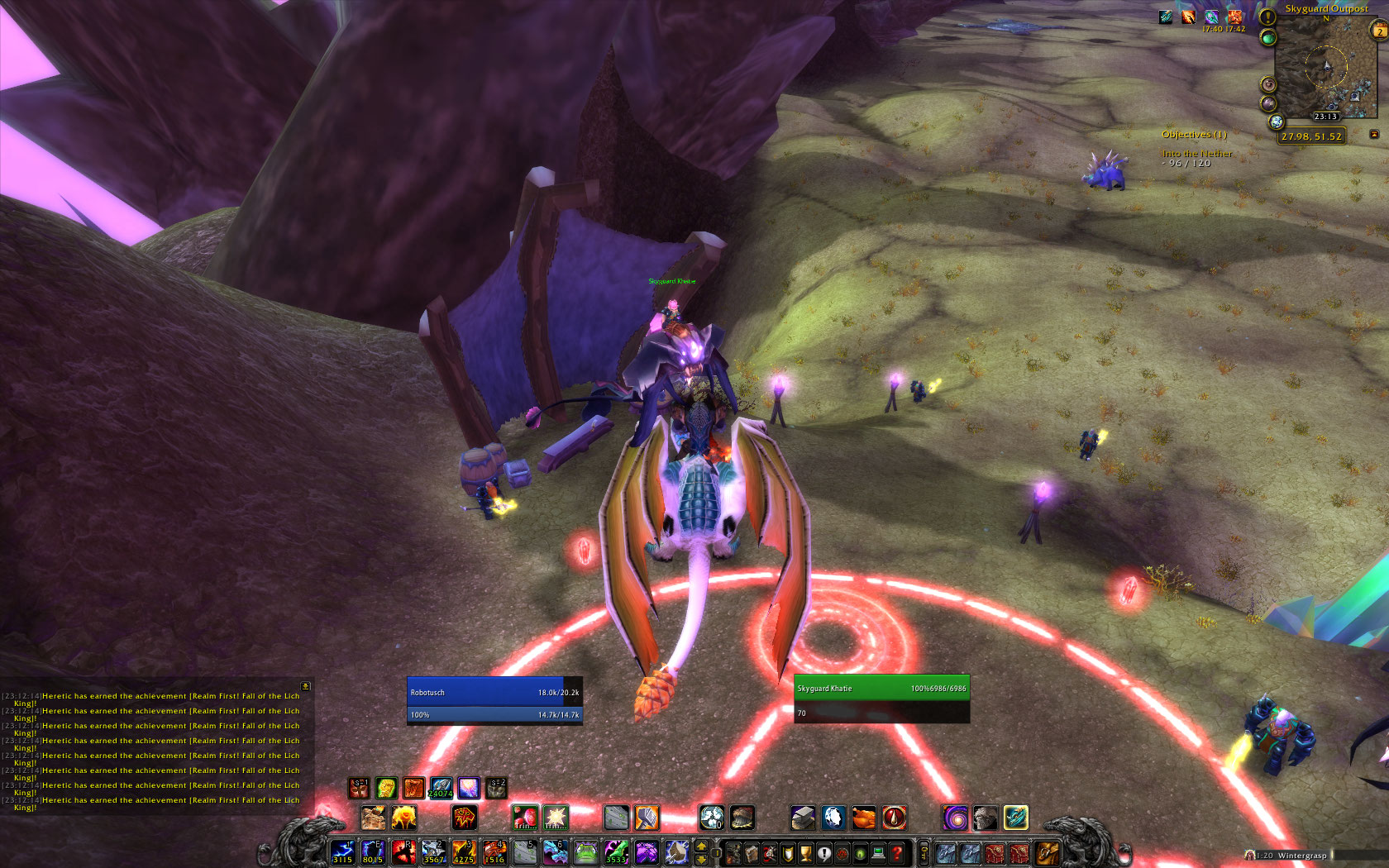This screenshot has height=868, width=1389.
Task: Open the main menu computer icon
Action: [x=879, y=853]
